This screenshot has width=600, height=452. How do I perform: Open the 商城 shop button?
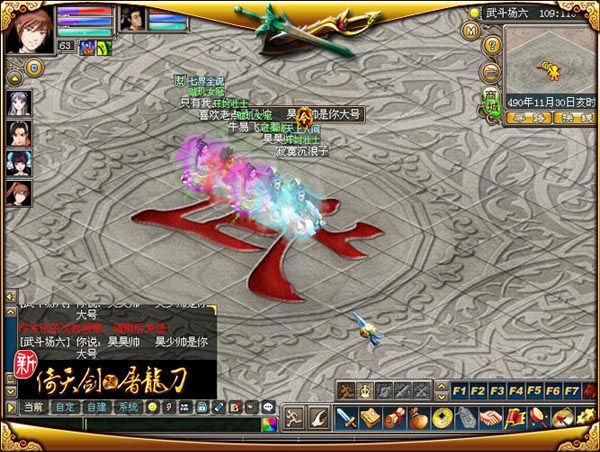coord(491,103)
